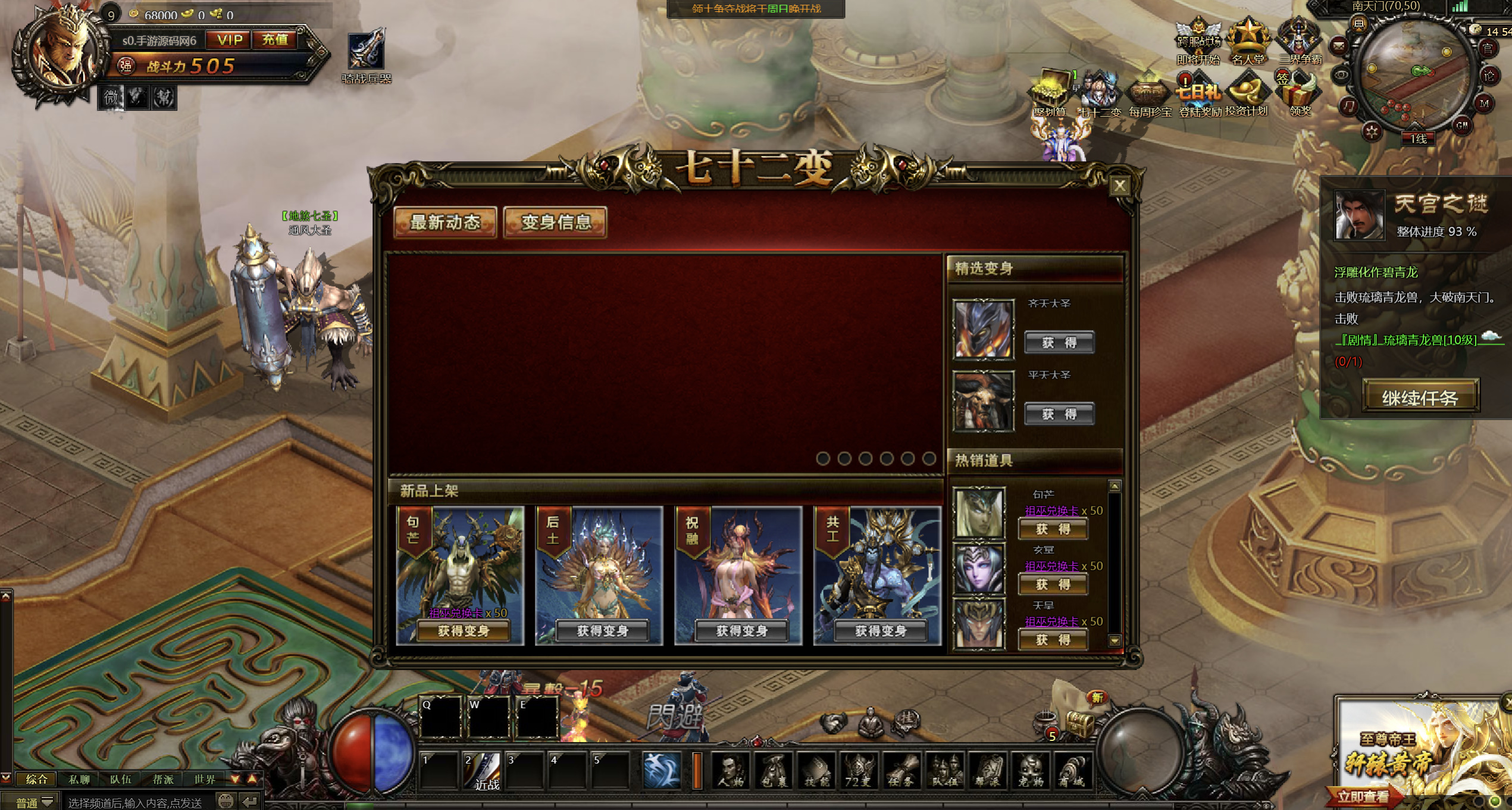The width and height of the screenshot is (1512, 810).
Task: Select the 近战 melee skill slot
Action: (x=482, y=771)
